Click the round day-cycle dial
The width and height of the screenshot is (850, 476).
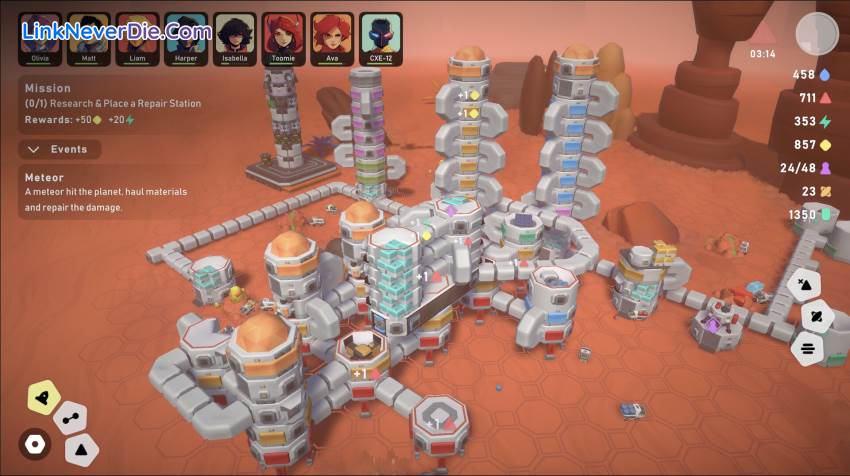click(816, 34)
